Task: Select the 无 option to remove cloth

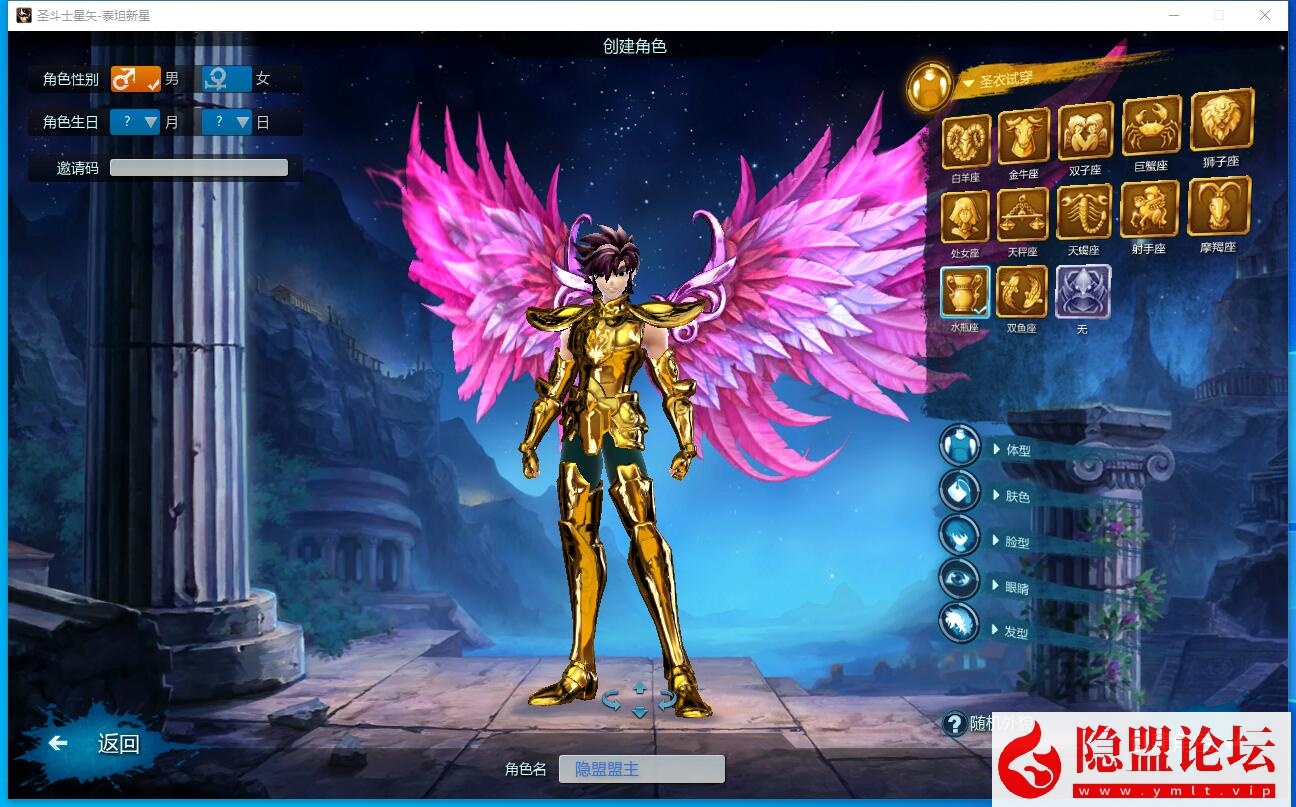Action: click(x=1083, y=293)
